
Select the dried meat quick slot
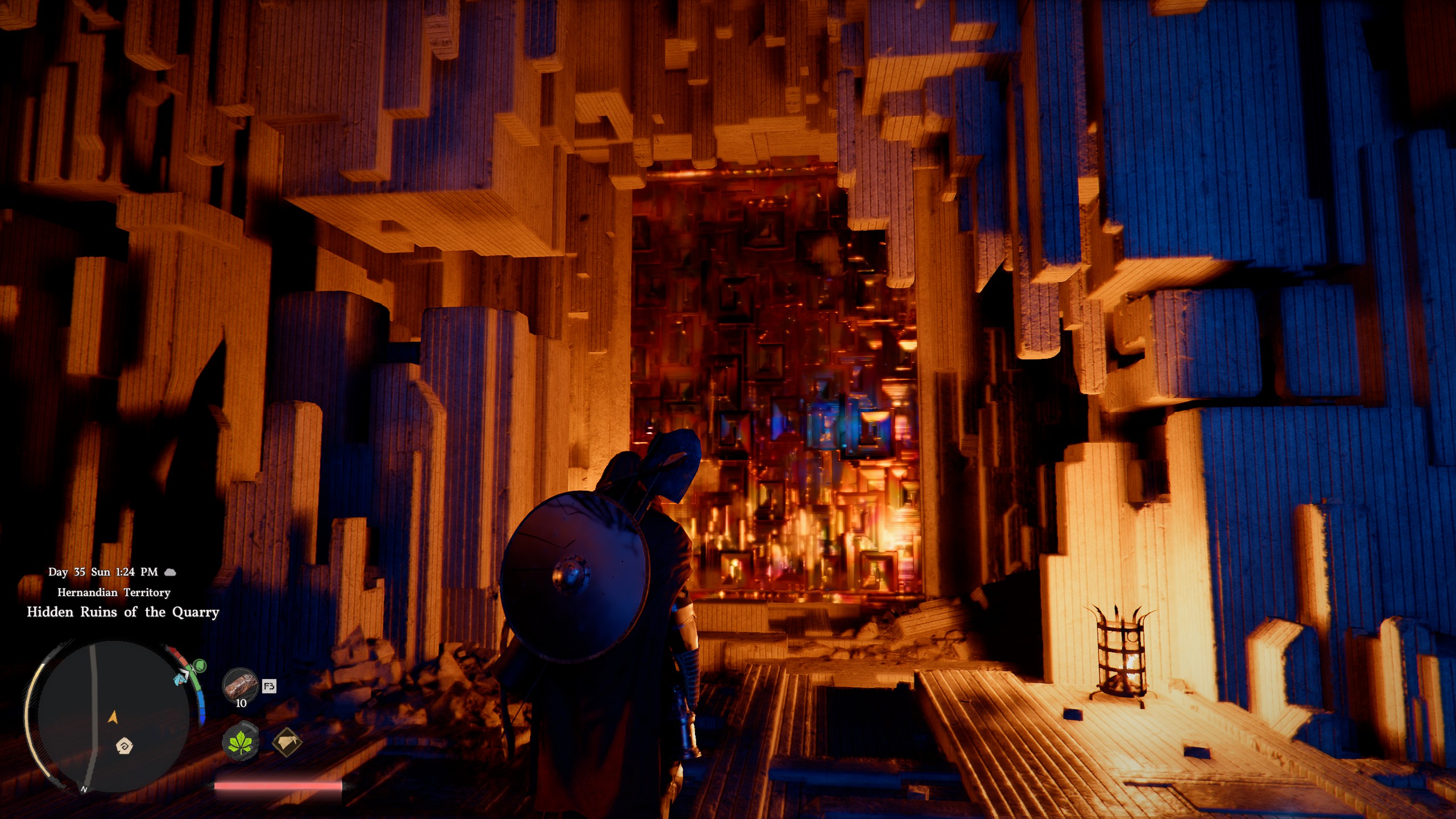tap(240, 685)
